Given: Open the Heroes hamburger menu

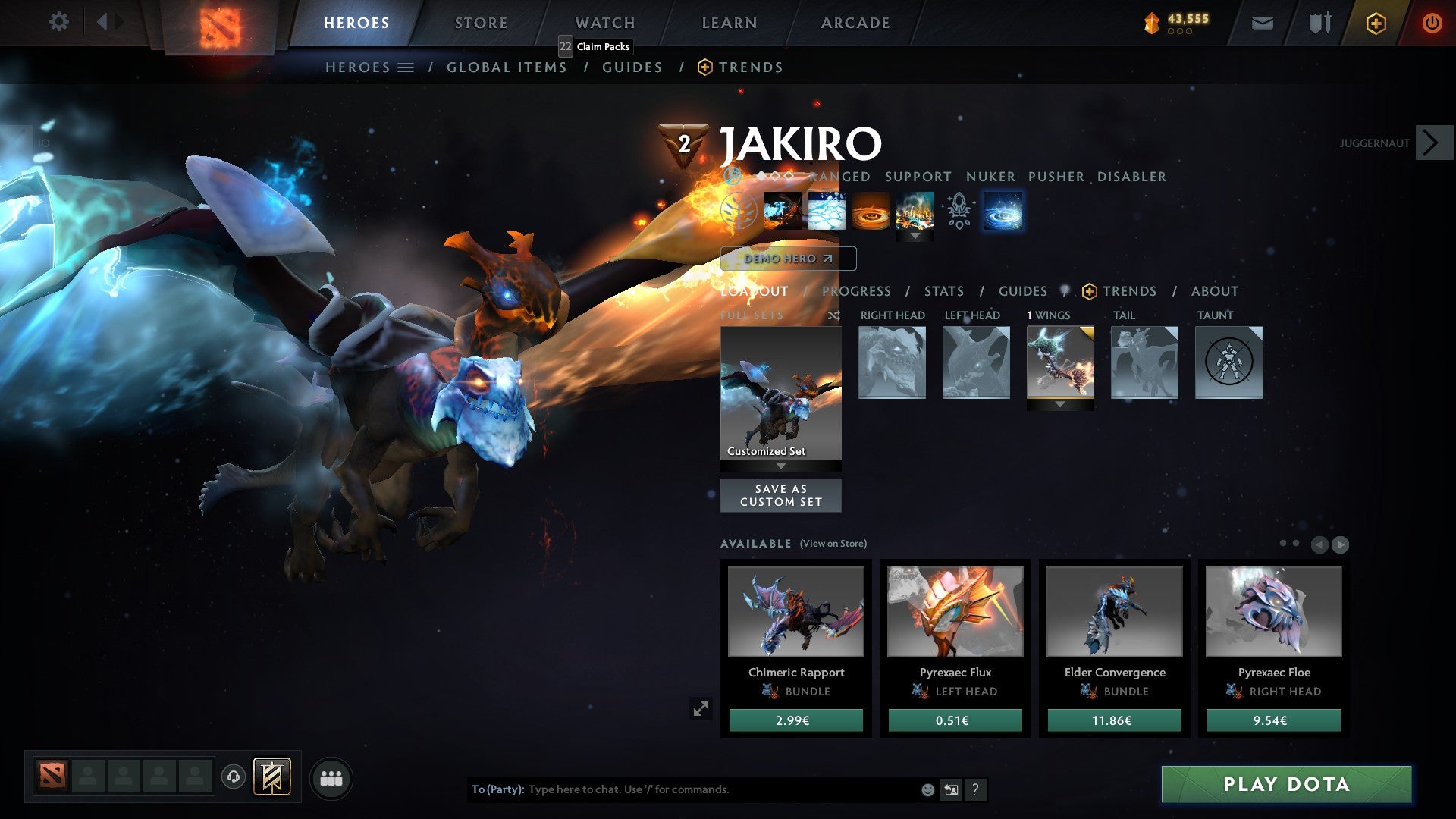Looking at the screenshot, I should pyautogui.click(x=407, y=67).
